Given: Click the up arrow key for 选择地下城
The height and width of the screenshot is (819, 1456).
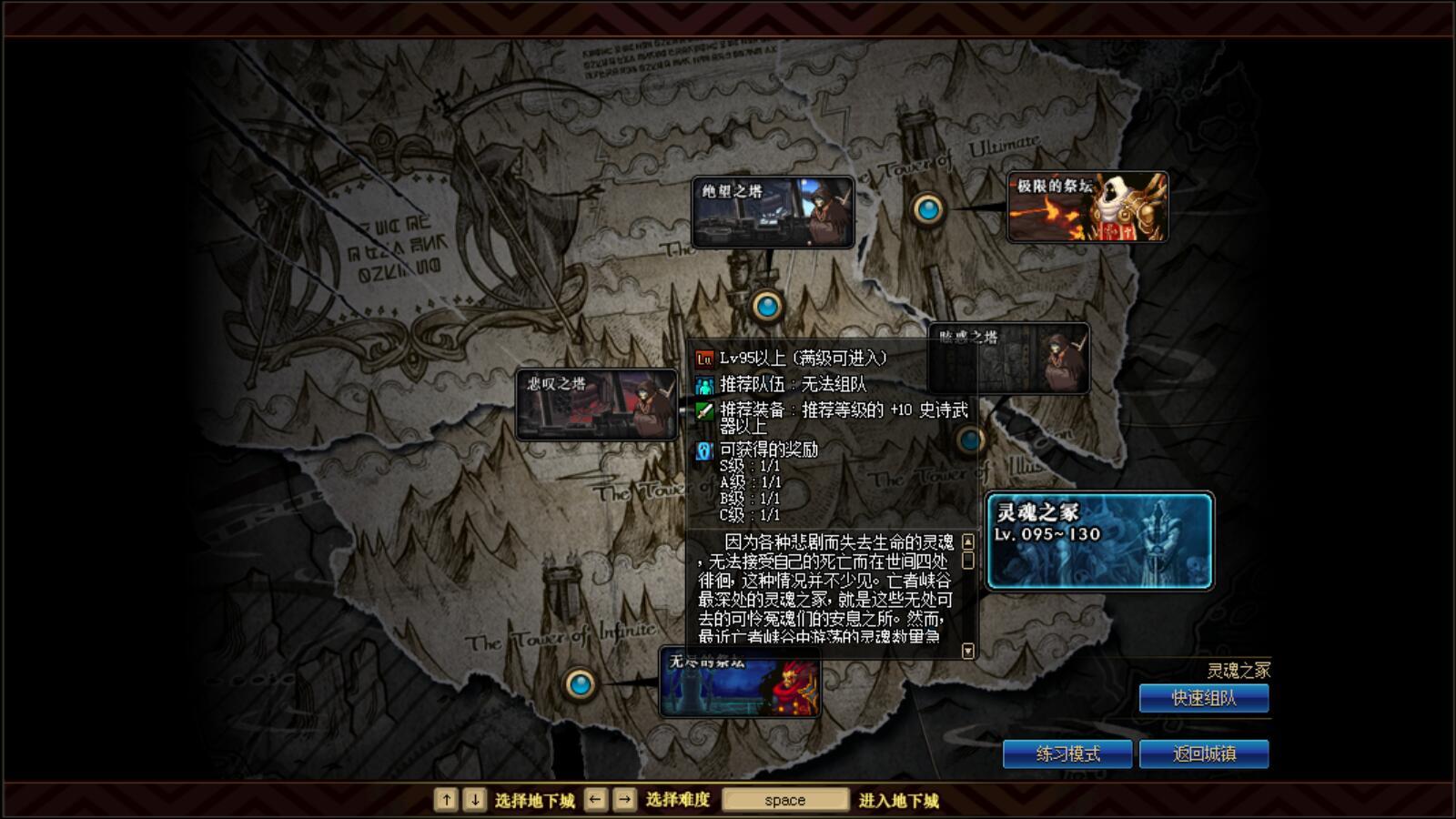Looking at the screenshot, I should (445, 799).
